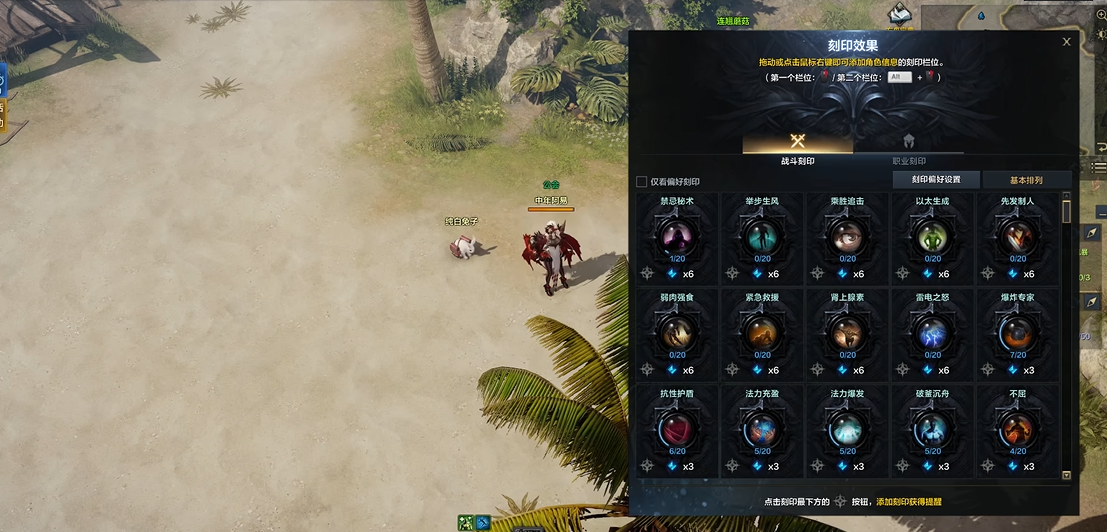Image resolution: width=1107 pixels, height=532 pixels.
Task: Select the 肾上腺素 engraving icon
Action: pos(847,333)
